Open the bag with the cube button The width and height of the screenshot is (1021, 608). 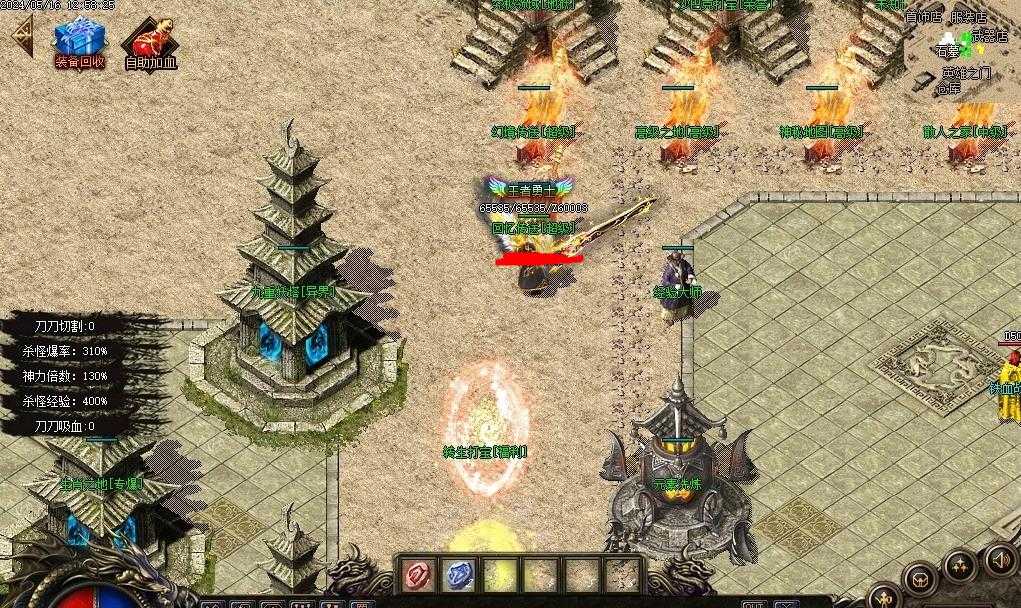tap(919, 578)
